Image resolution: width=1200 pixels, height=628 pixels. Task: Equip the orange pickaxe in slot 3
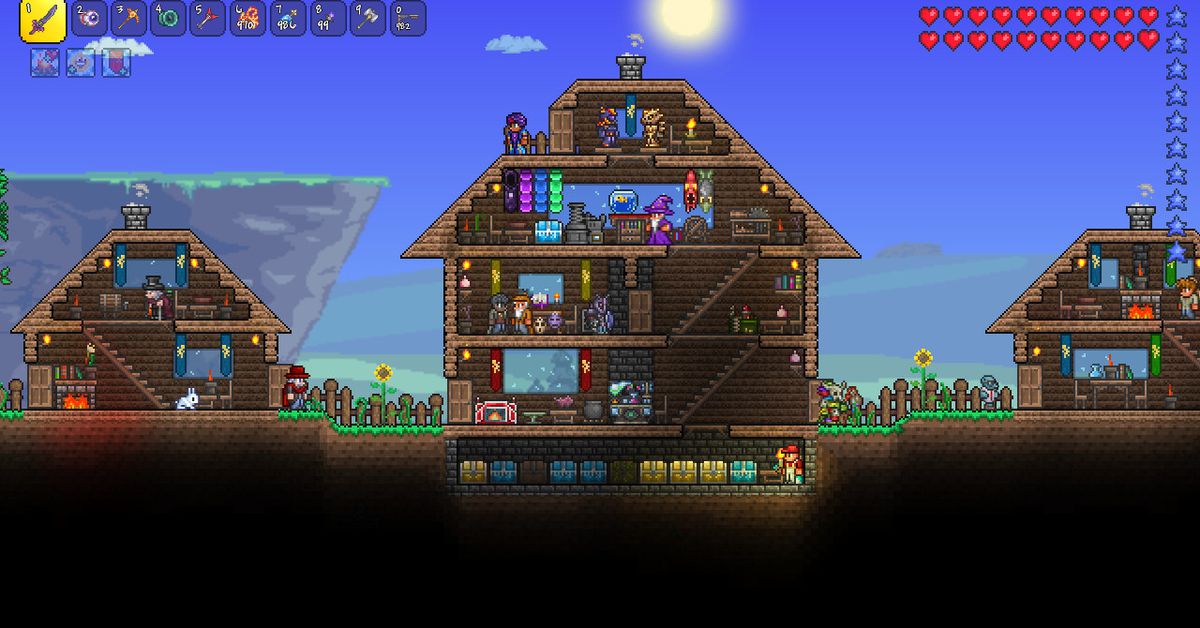pyautogui.click(x=129, y=19)
